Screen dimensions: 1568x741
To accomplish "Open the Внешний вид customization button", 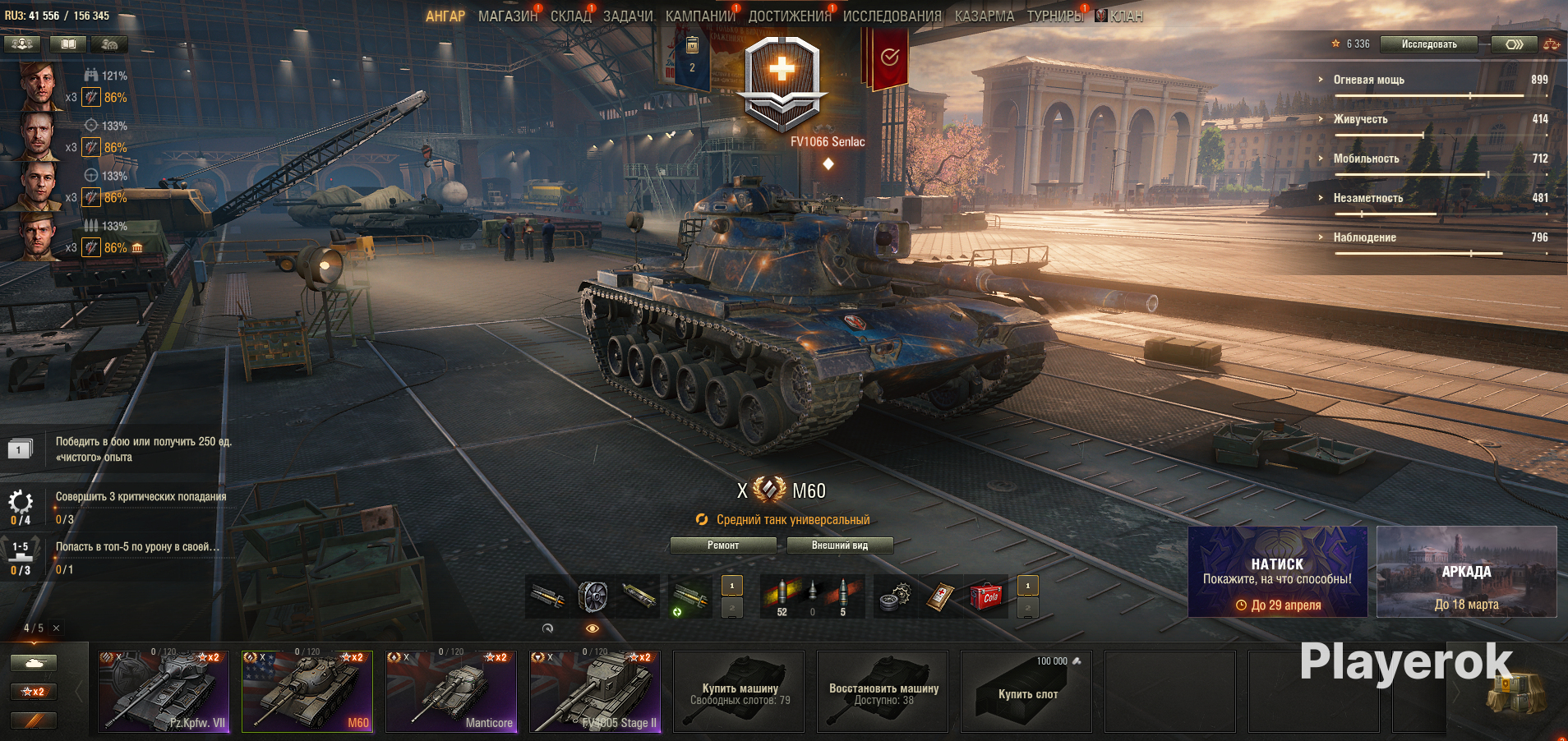I will point(839,545).
